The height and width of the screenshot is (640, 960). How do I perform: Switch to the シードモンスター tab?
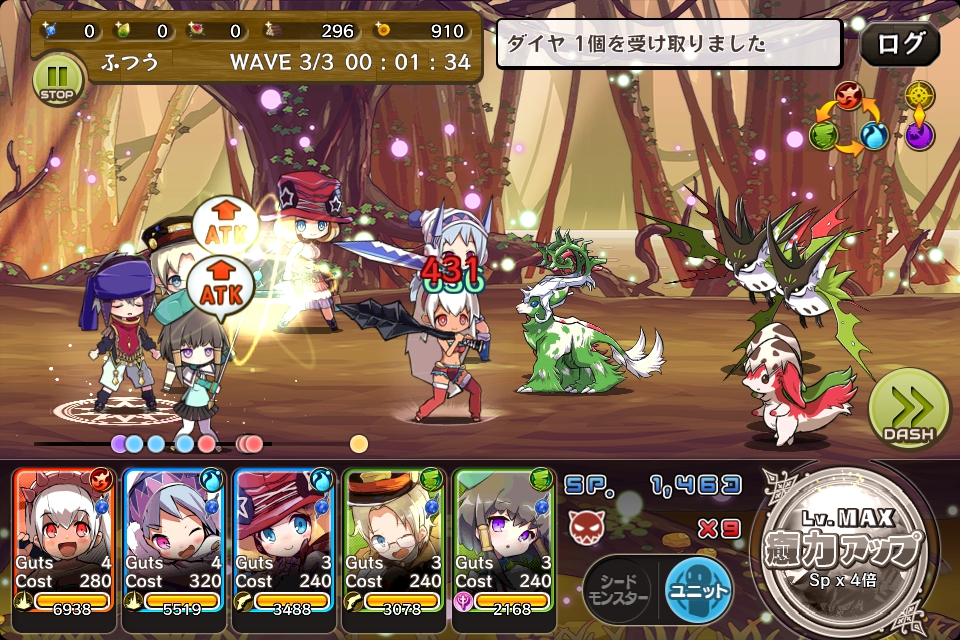point(617,584)
